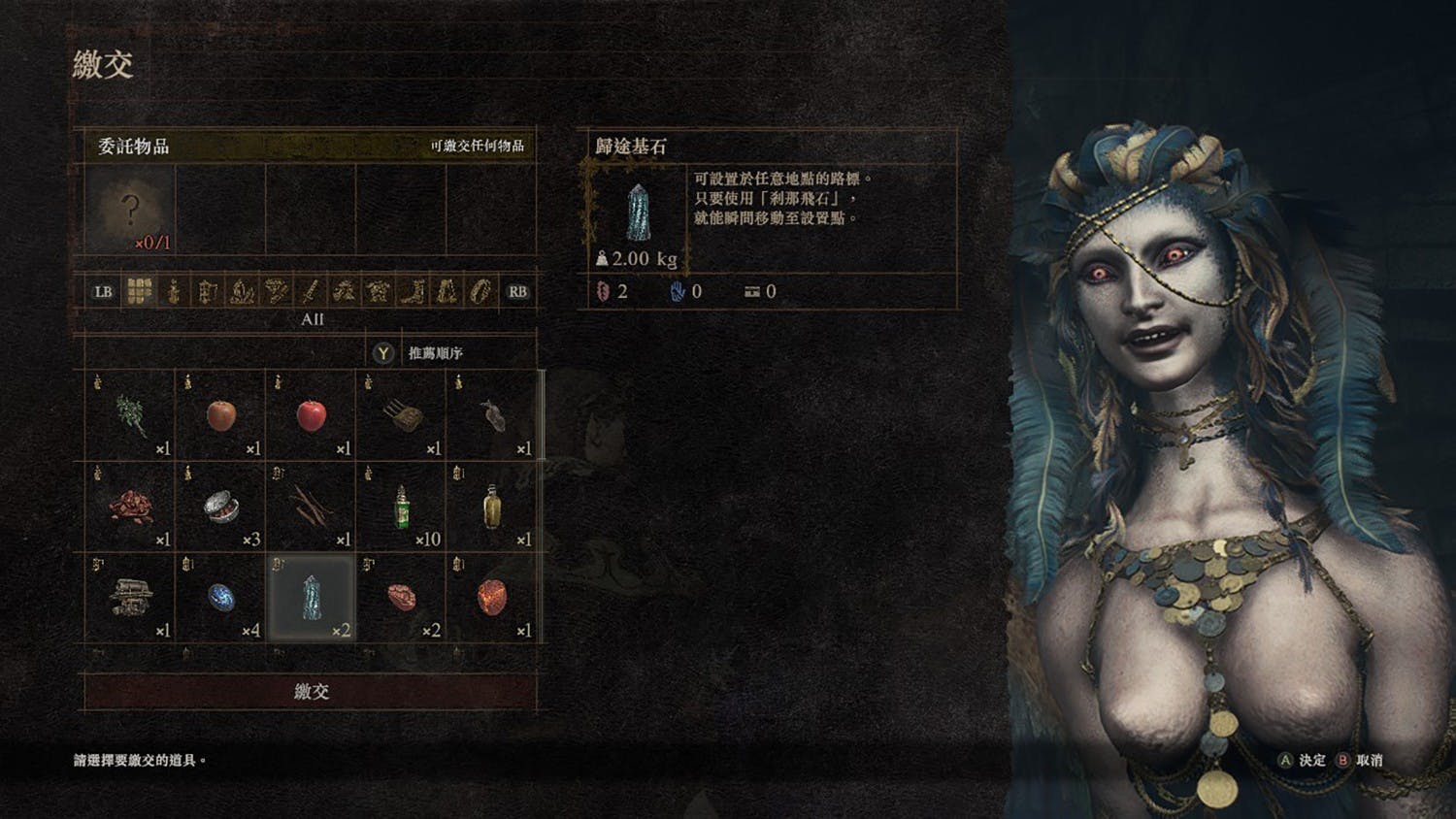The width and height of the screenshot is (1456, 819).
Task: Switch to the All items grid tab
Action: click(x=140, y=291)
